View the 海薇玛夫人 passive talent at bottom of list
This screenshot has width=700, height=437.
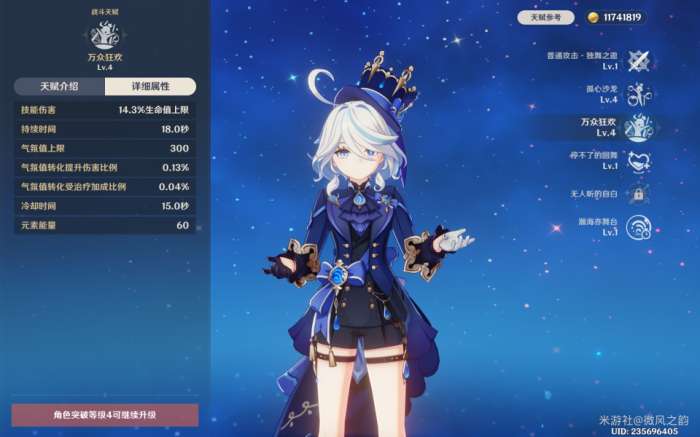[638, 227]
